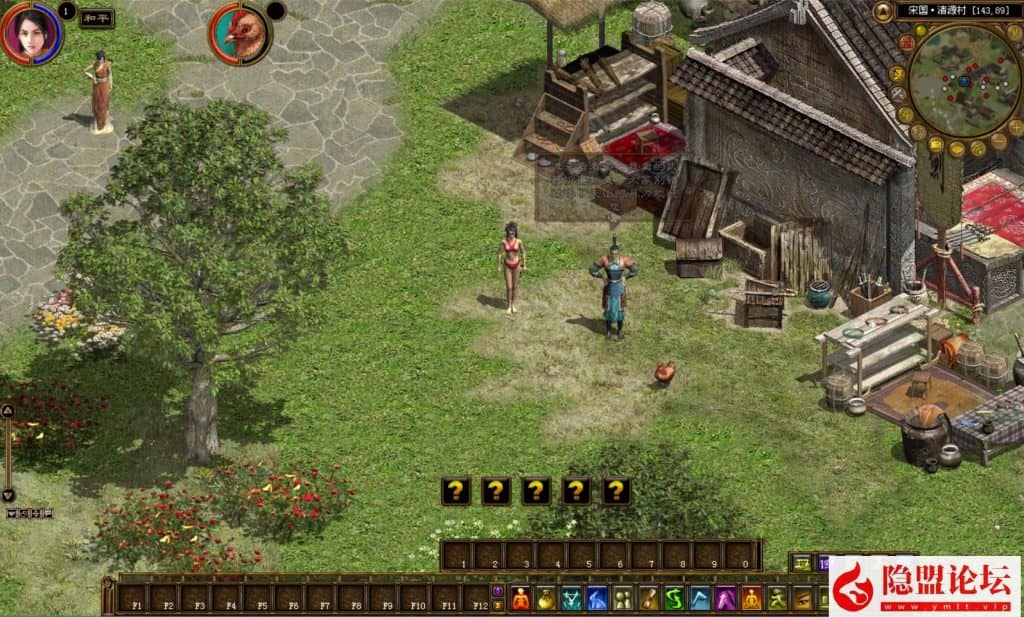Select the chicken target portrait
This screenshot has height=617, width=1024.
pos(239,33)
